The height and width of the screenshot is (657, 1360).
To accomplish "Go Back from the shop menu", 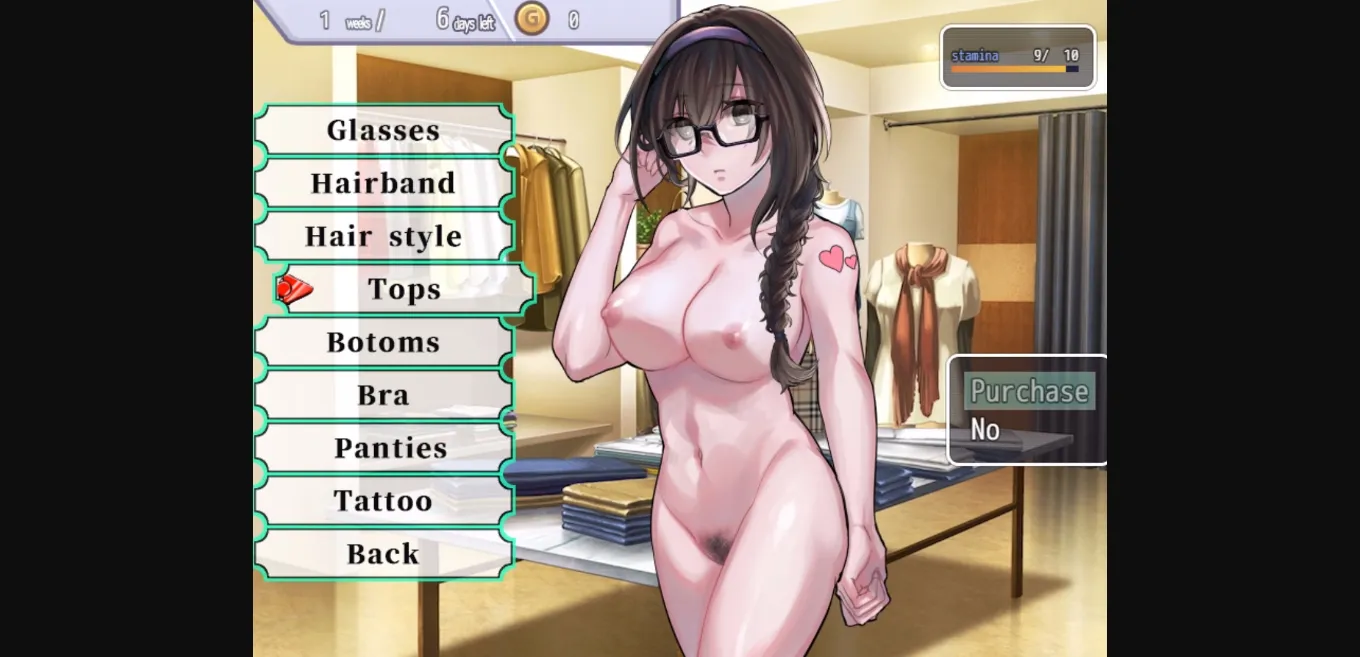I will coord(384,554).
